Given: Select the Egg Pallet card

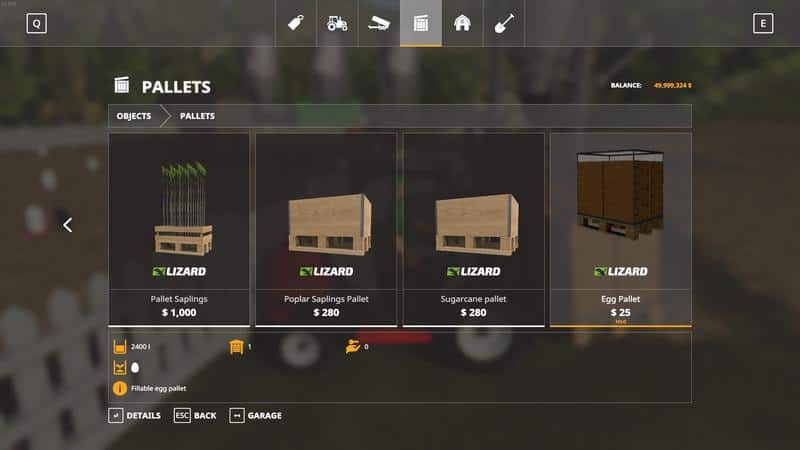Looking at the screenshot, I should (620, 229).
